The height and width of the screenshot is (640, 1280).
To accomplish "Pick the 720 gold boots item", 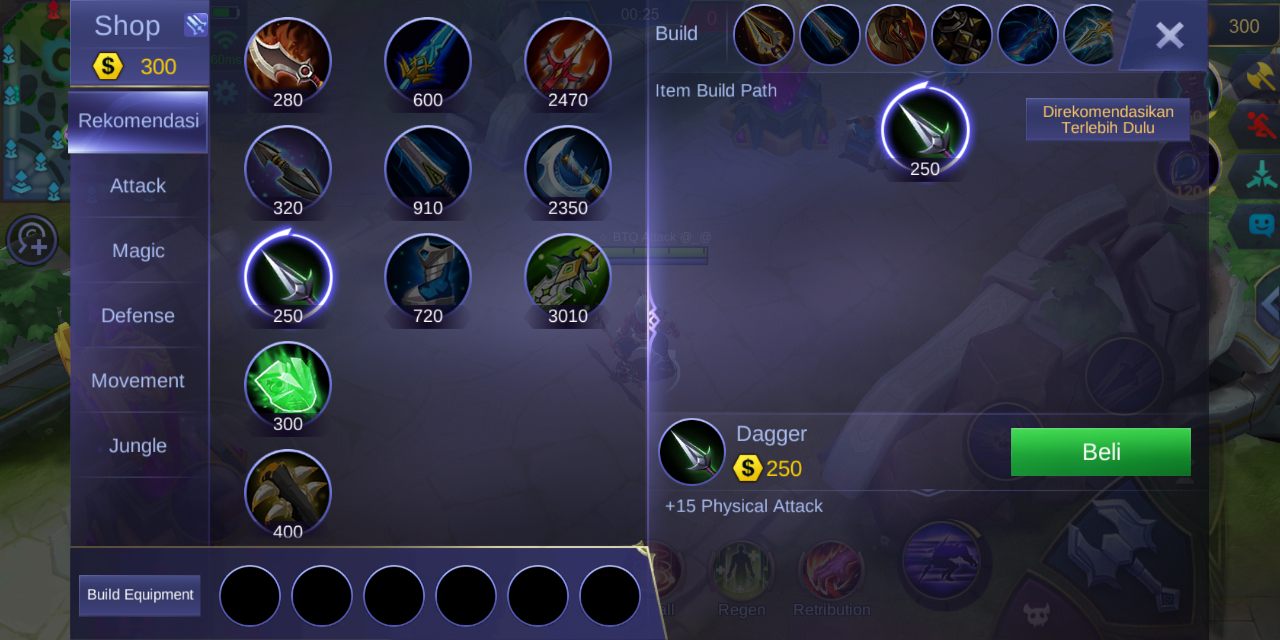I will [428, 276].
